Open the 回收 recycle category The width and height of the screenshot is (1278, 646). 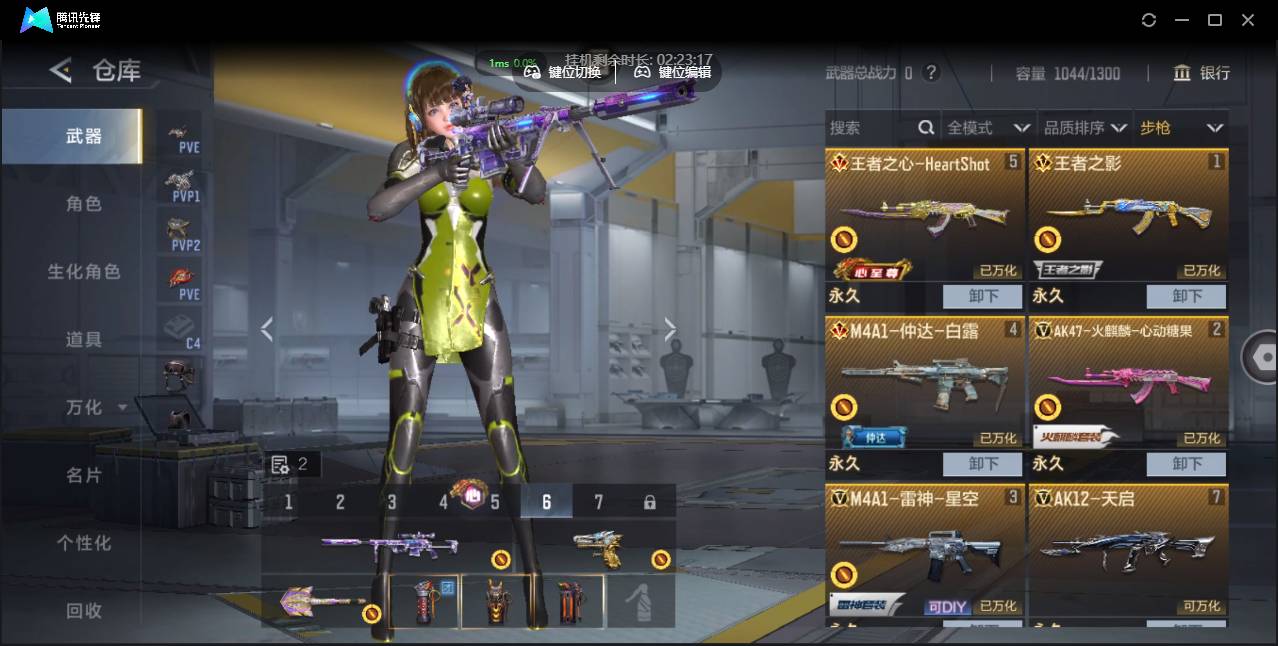pyautogui.click(x=84, y=610)
